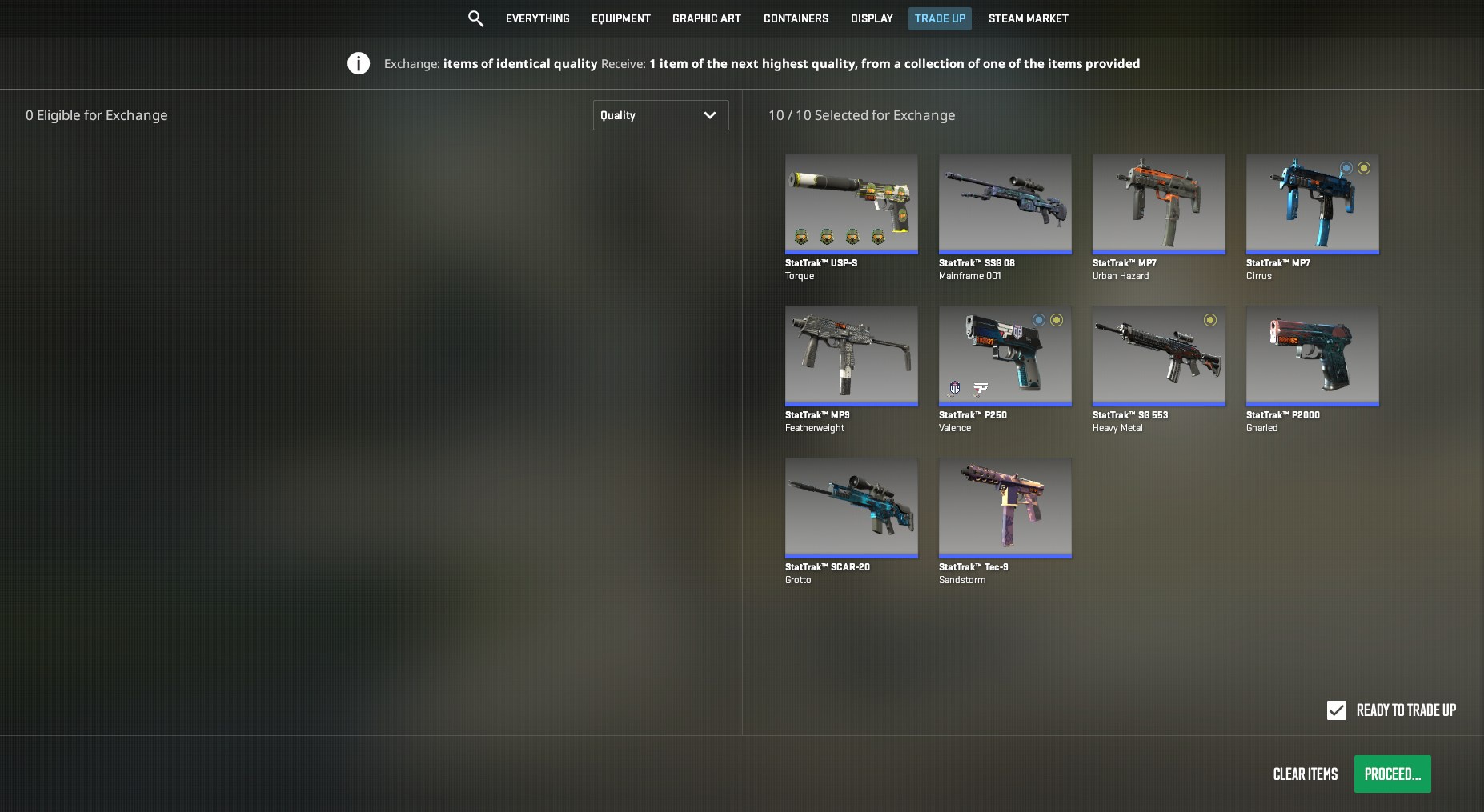This screenshot has width=1484, height=812.
Task: Switch to the Everything tab
Action: pos(537,18)
